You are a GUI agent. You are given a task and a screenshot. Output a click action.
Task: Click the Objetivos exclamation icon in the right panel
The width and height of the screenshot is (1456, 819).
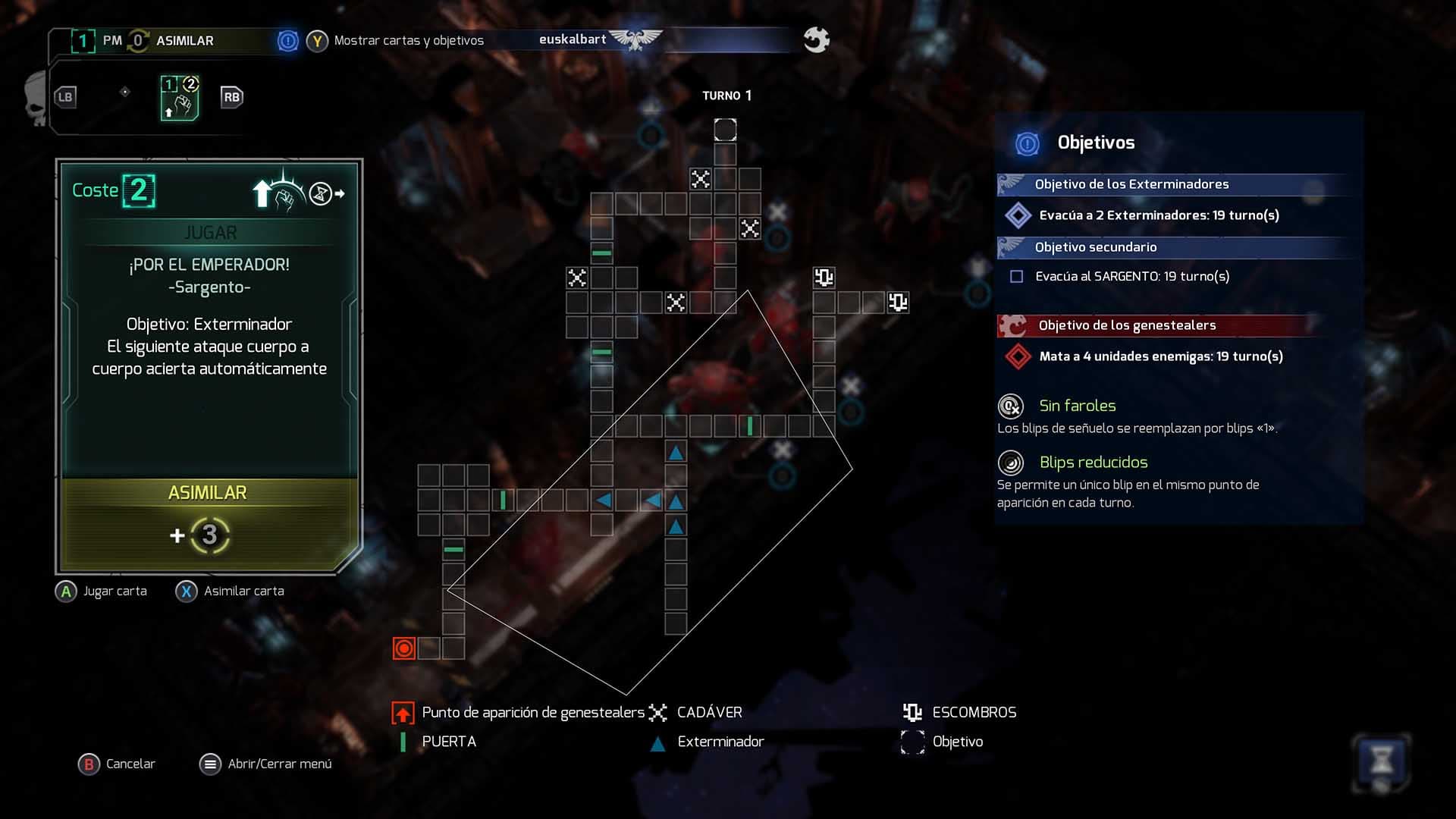[1028, 143]
